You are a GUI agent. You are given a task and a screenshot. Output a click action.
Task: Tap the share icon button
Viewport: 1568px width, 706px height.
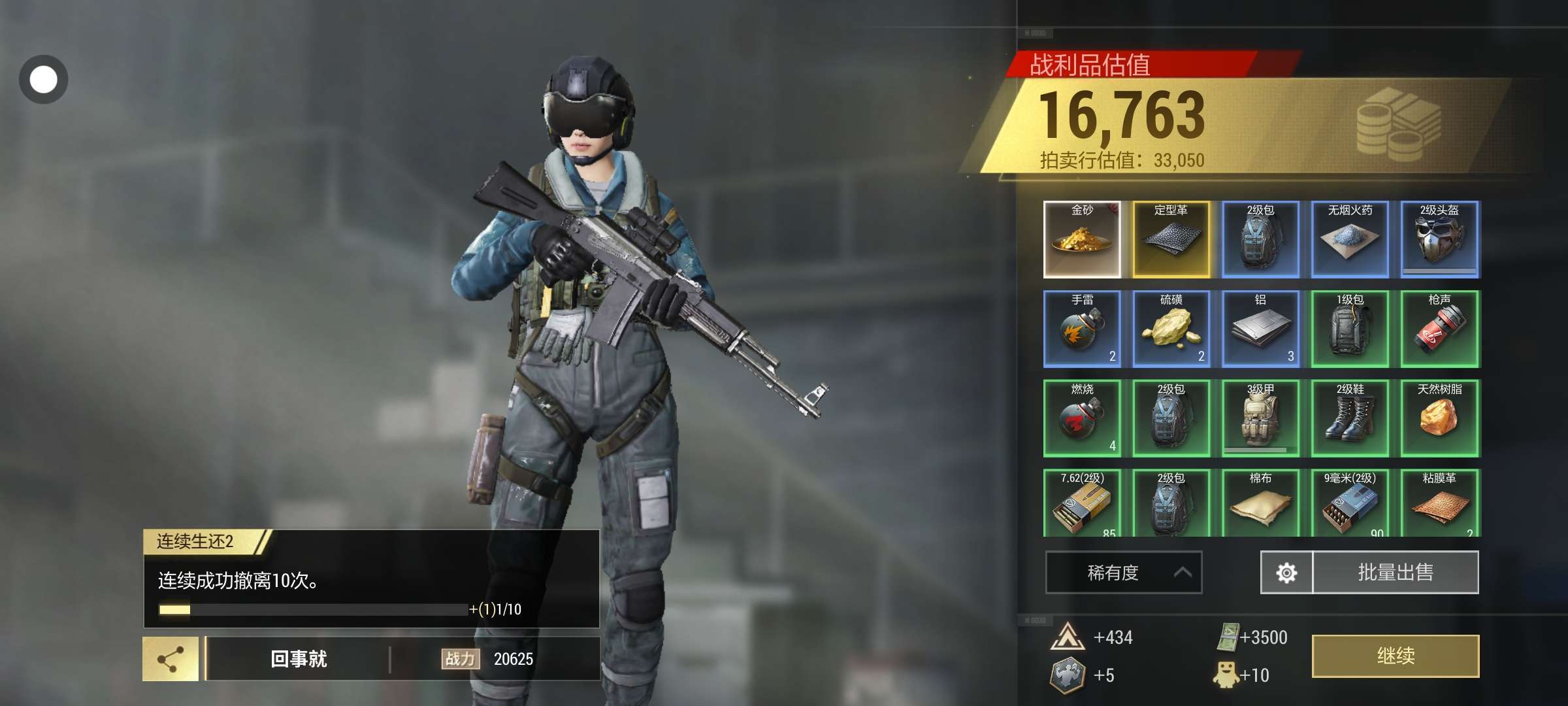point(171,659)
